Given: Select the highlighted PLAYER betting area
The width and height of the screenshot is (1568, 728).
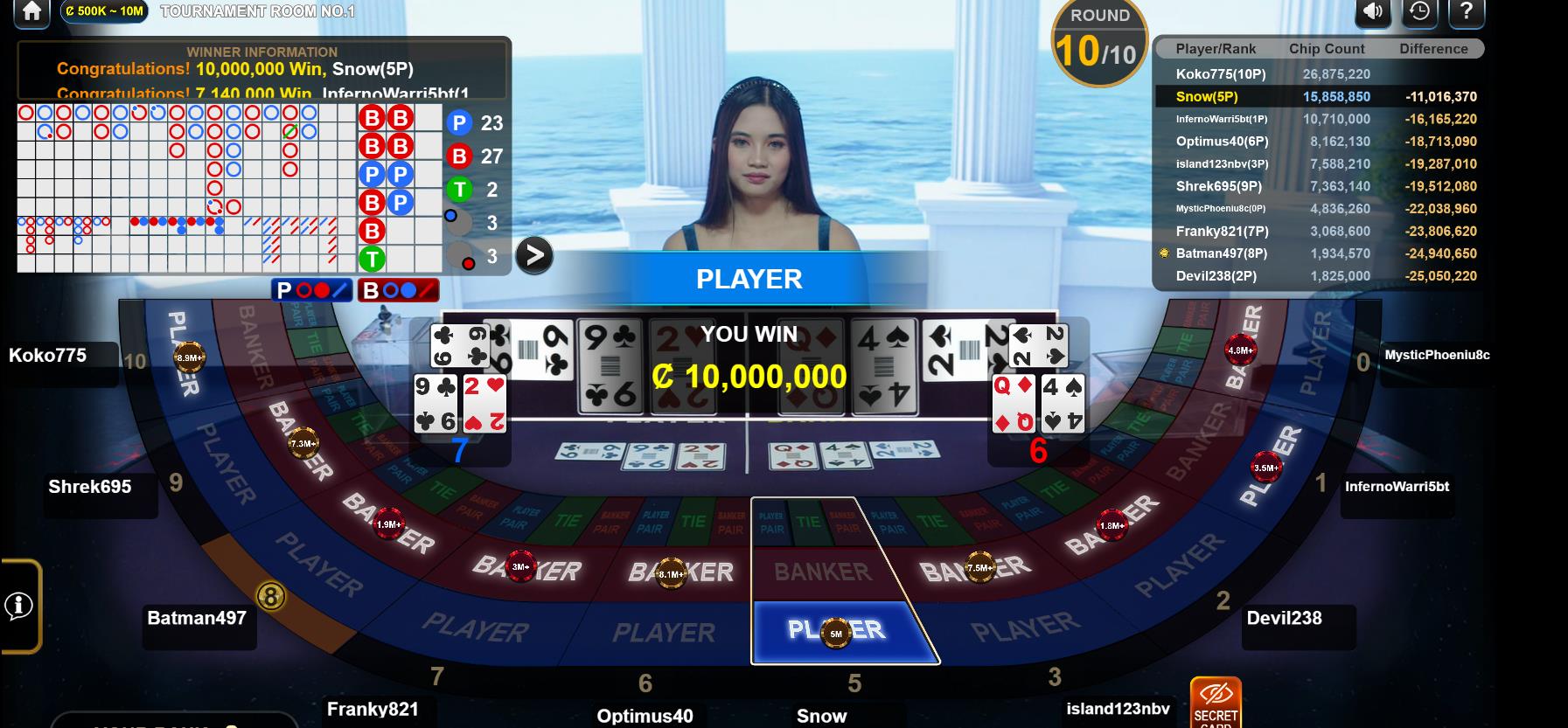Looking at the screenshot, I should tap(837, 630).
